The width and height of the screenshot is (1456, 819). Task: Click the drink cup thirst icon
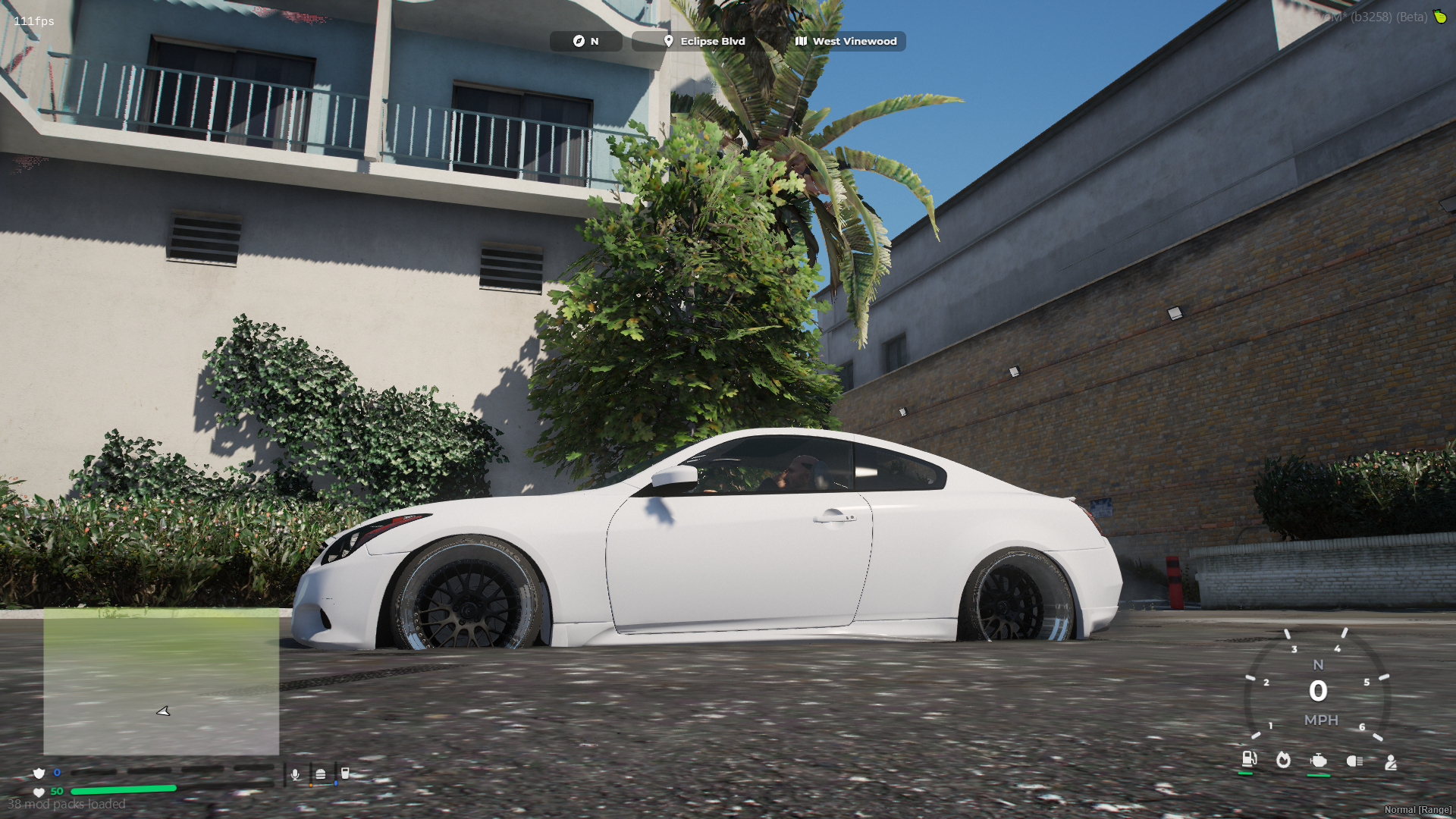coord(345,773)
